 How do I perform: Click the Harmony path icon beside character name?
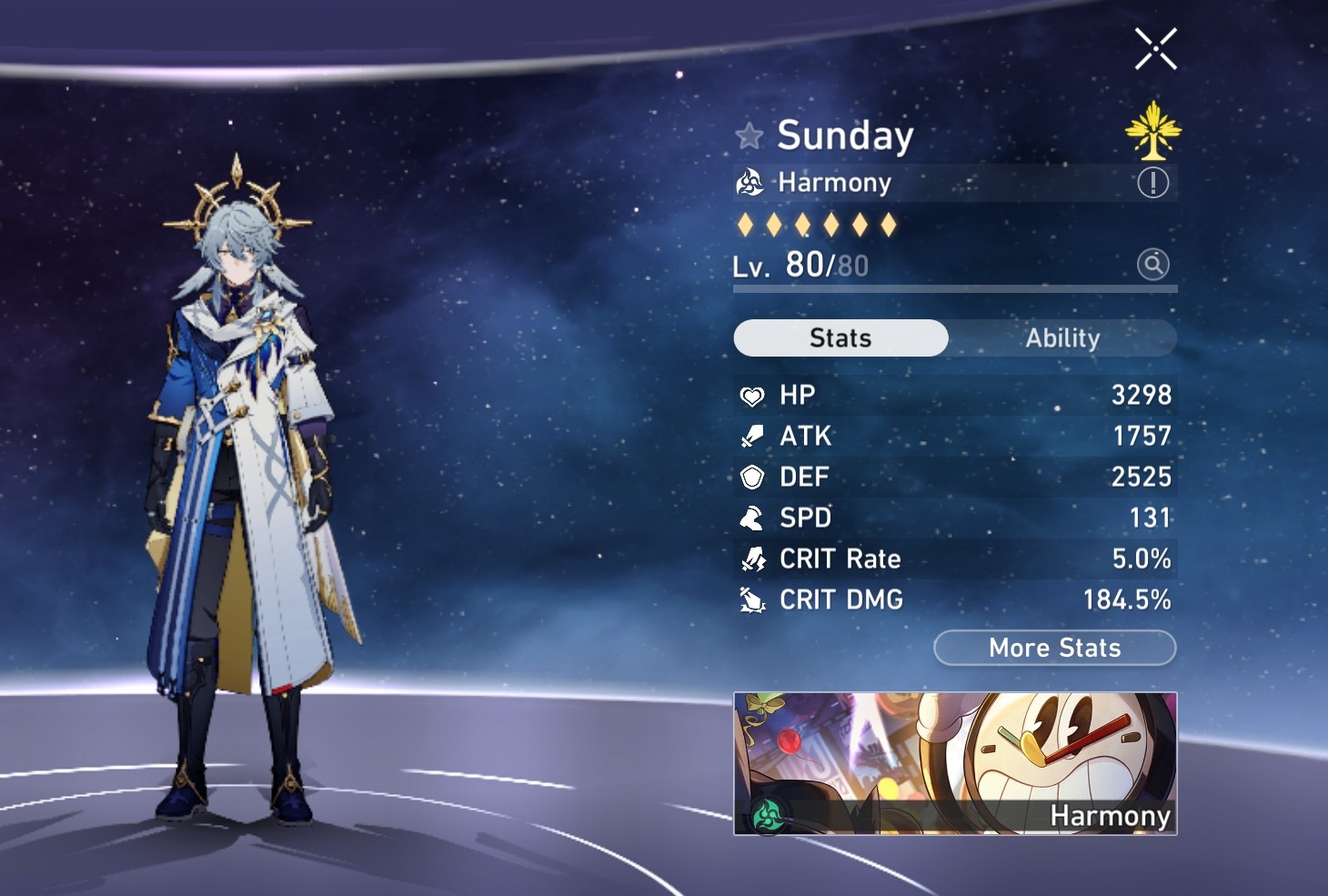pyautogui.click(x=749, y=182)
